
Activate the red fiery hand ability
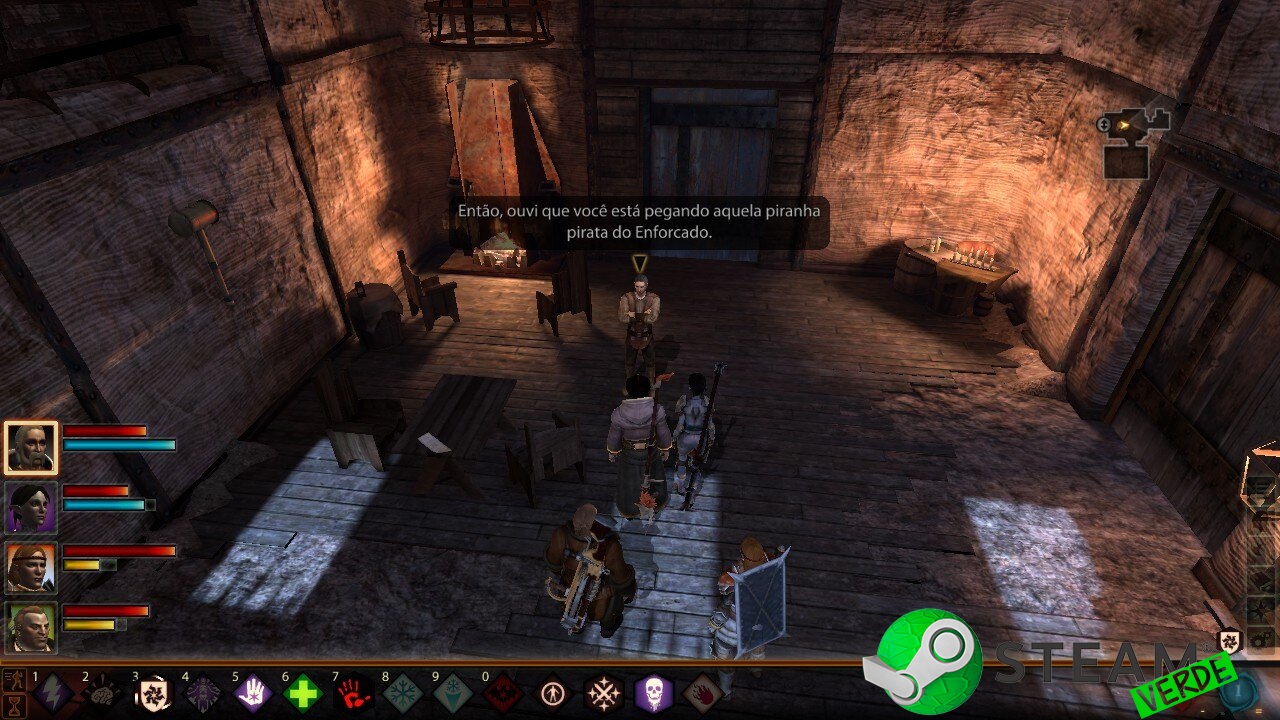coord(703,692)
